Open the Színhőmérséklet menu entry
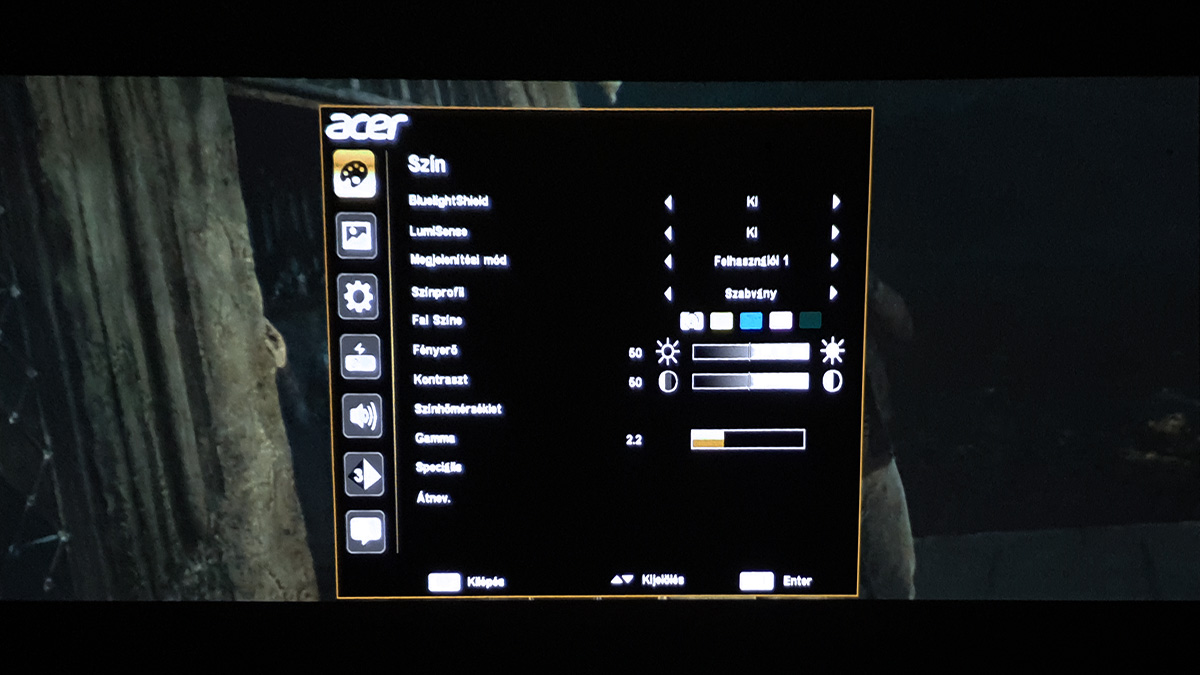Image resolution: width=1200 pixels, height=675 pixels. (x=457, y=409)
